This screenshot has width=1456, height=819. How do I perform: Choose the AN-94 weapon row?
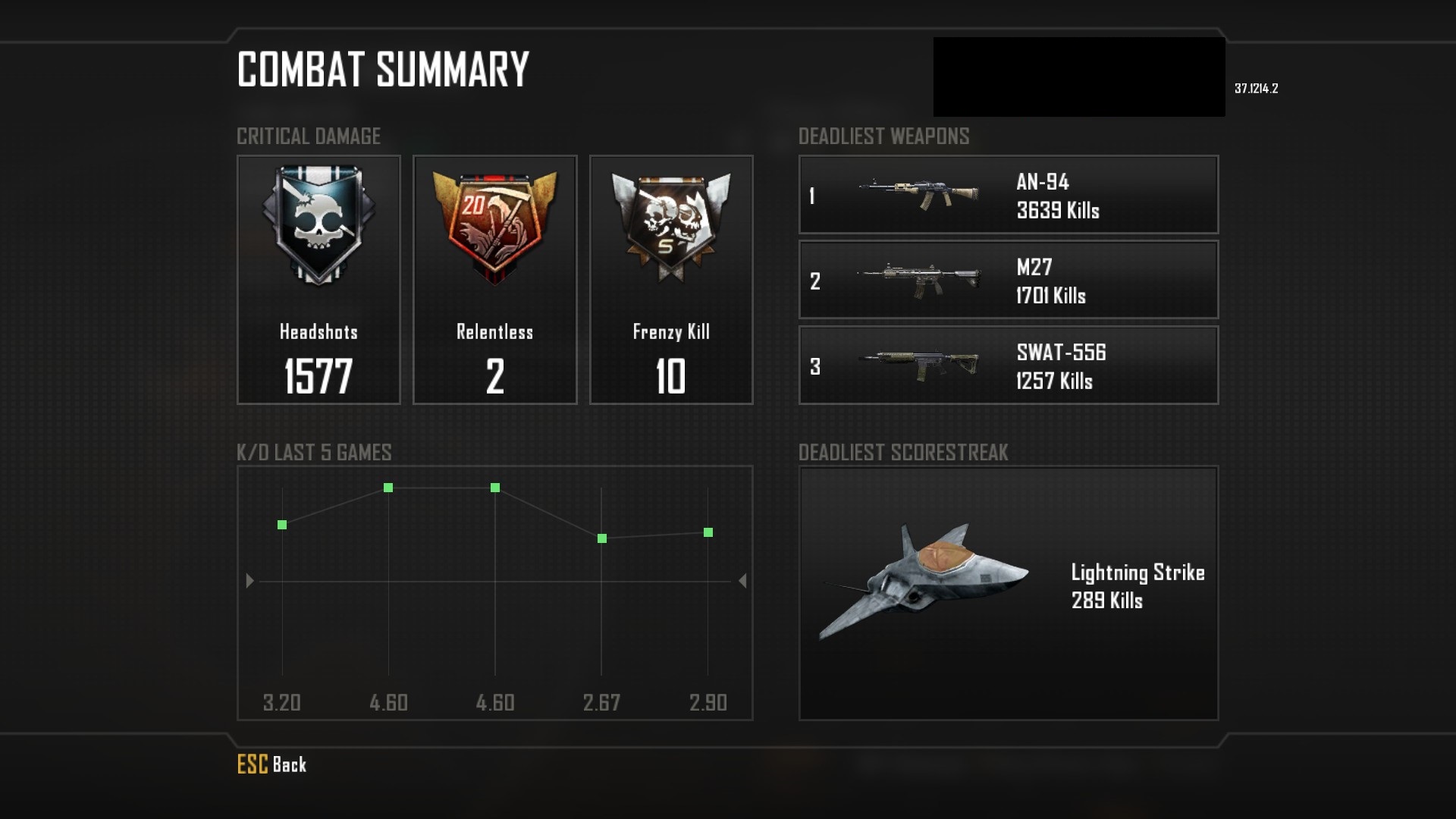1008,195
